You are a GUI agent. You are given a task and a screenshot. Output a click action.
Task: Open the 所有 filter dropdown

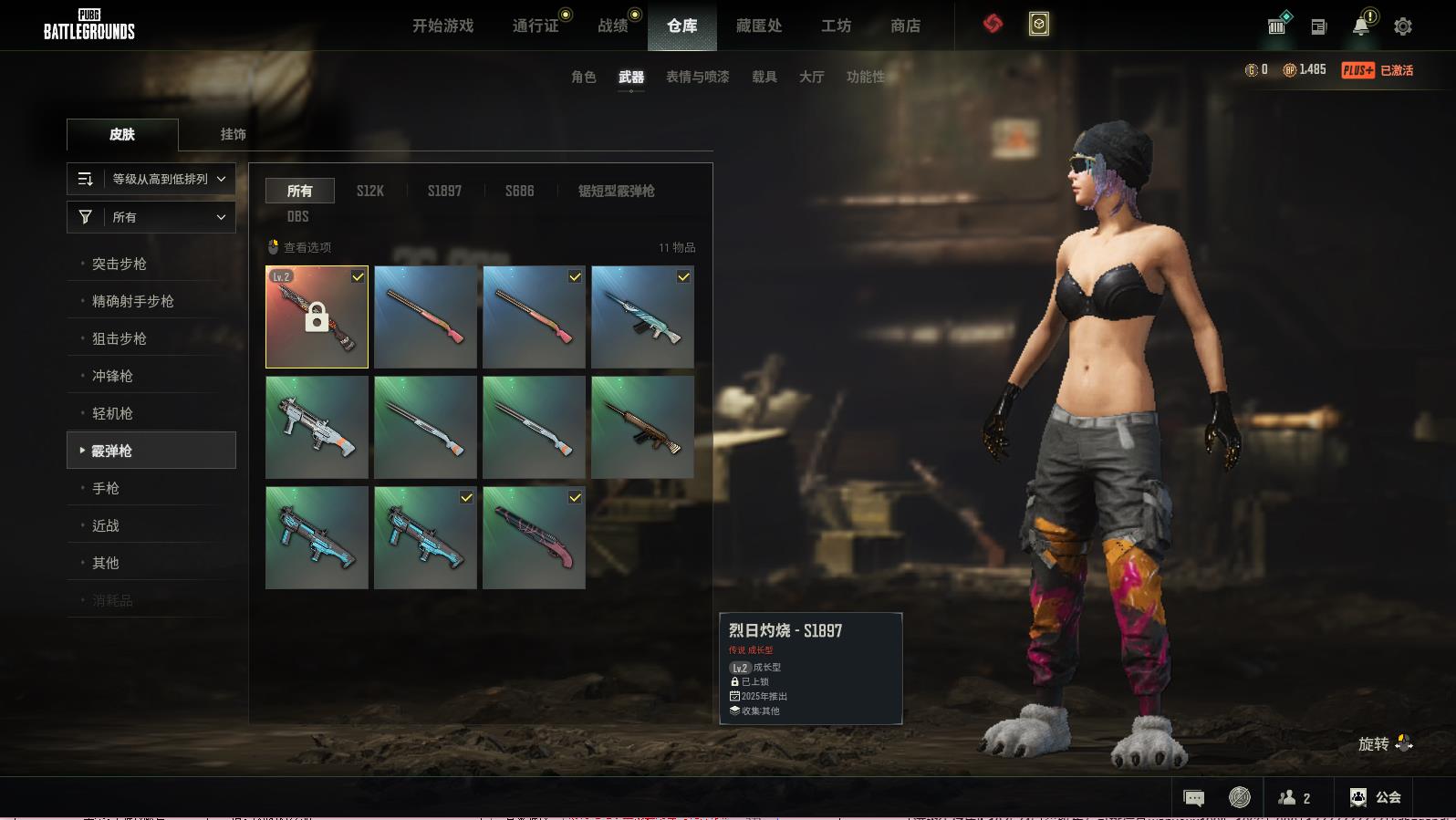tap(151, 217)
